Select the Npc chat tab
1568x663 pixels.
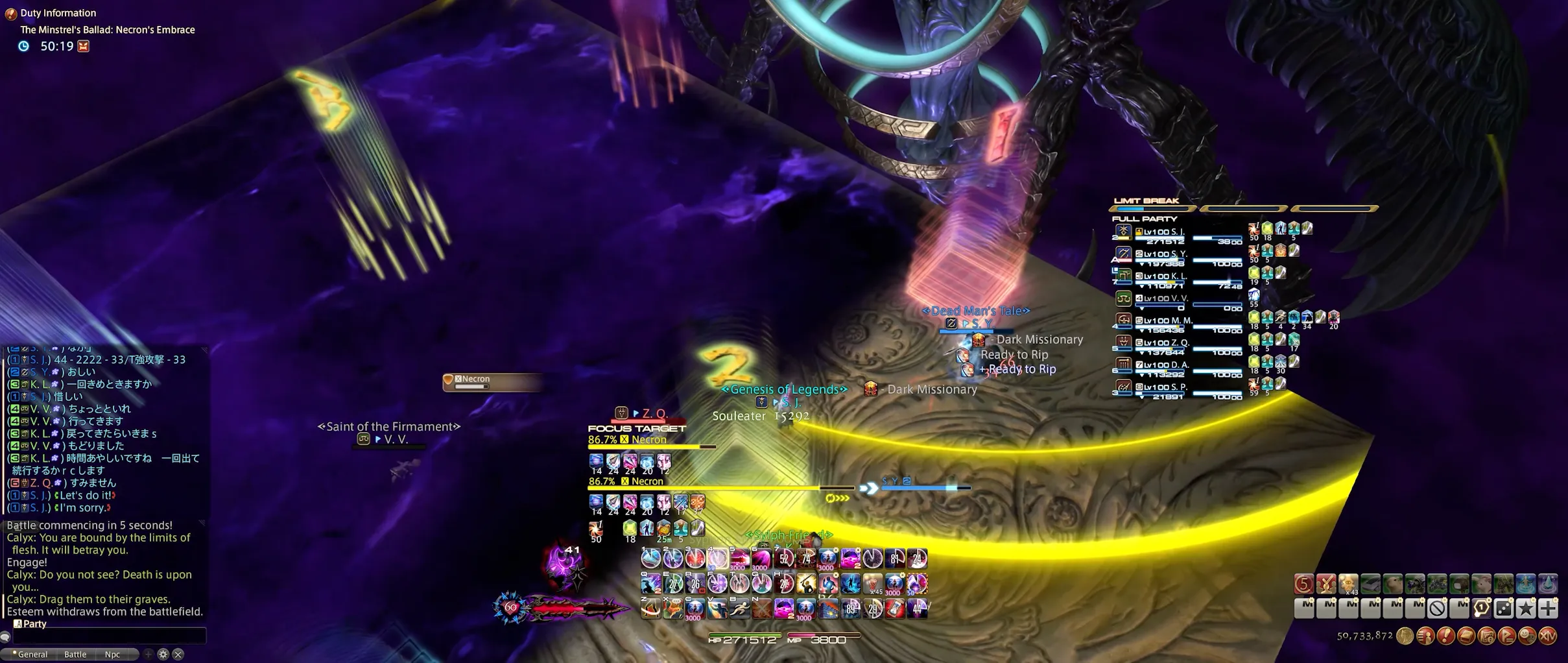112,654
